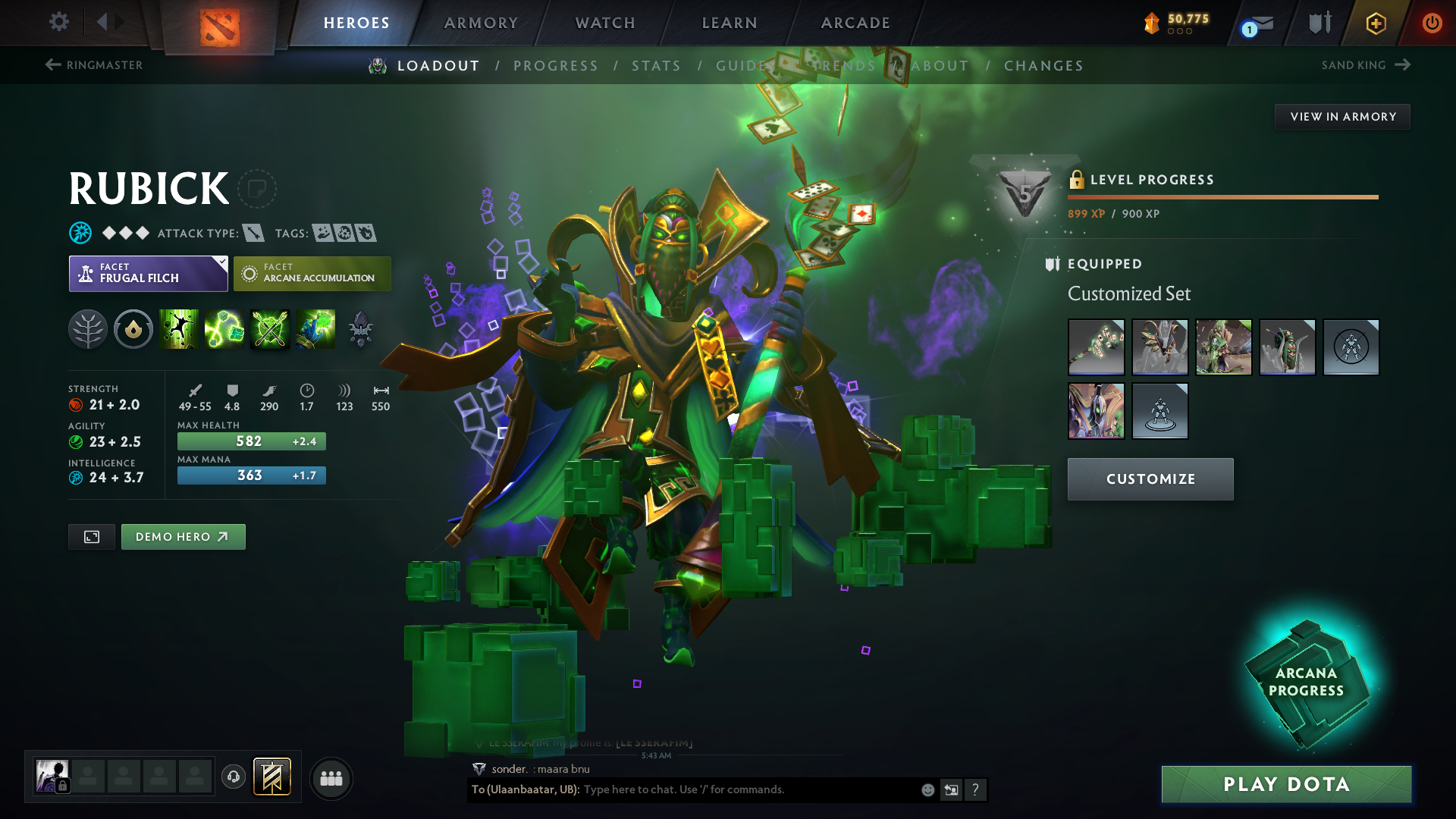Click the Level Progress XP bar
Viewport: 1456px width, 819px height.
[x=1222, y=196]
